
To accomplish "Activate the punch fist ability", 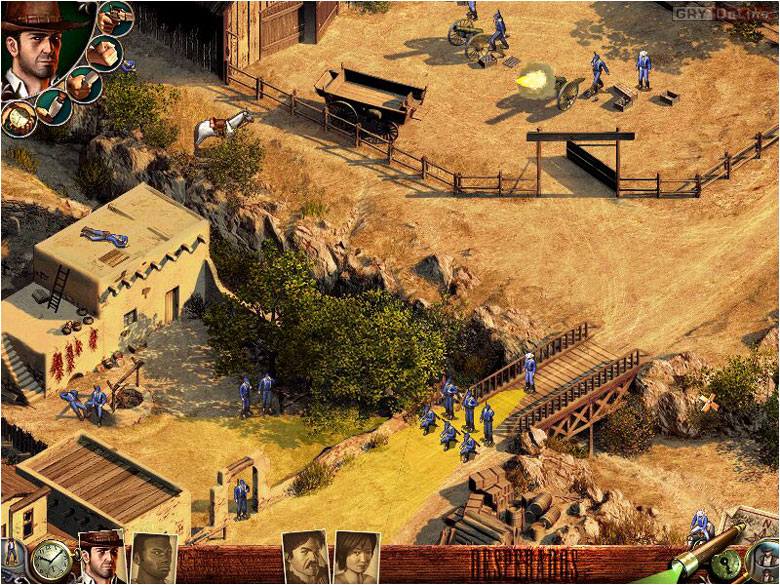I will pyautogui.click(x=104, y=51).
